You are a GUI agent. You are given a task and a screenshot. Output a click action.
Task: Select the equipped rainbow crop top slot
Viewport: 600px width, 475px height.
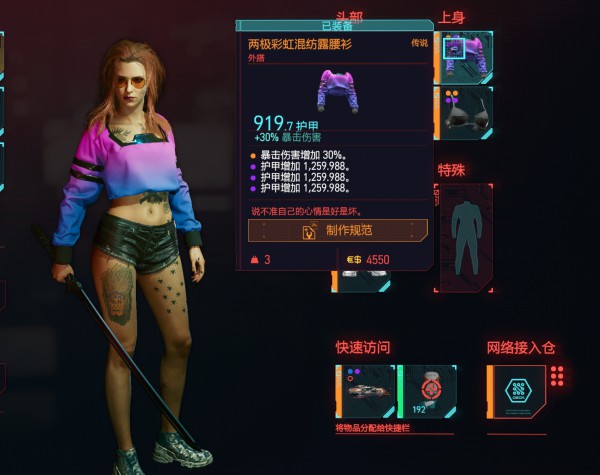pyautogui.click(x=465, y=56)
